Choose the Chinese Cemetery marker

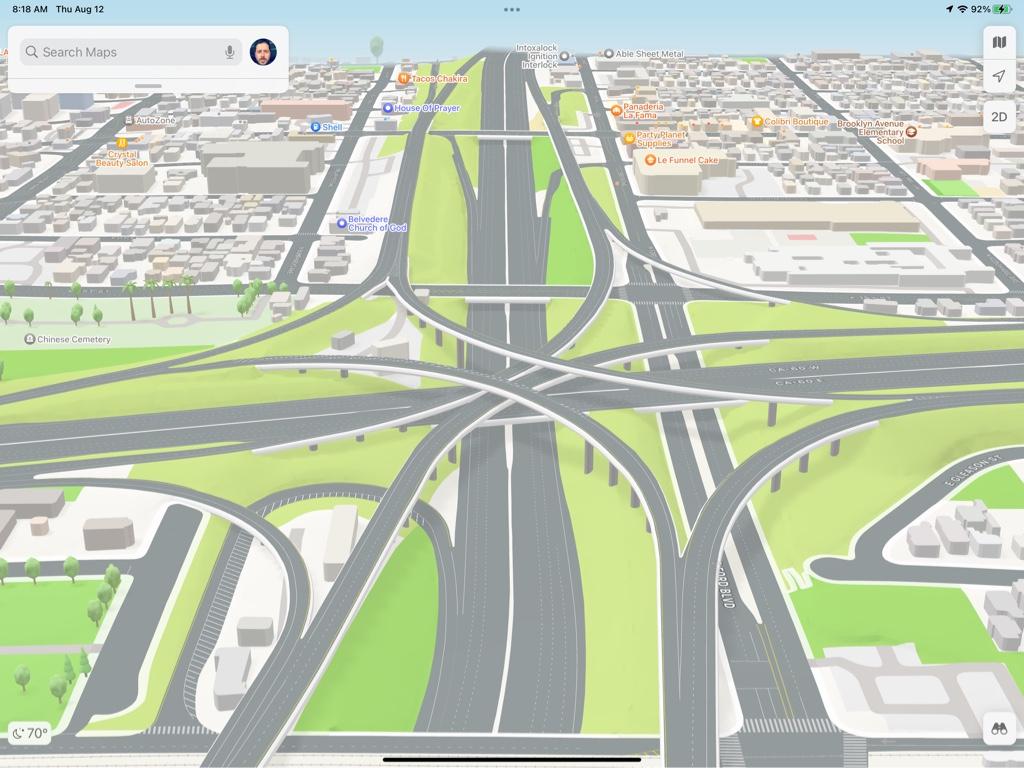tap(29, 340)
